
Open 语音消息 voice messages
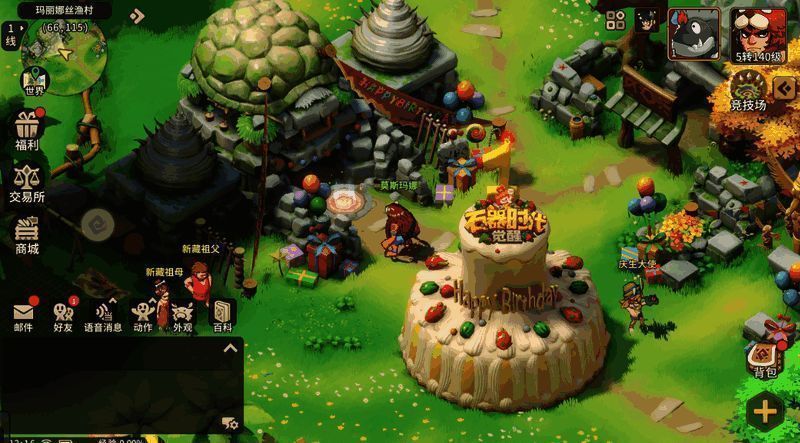tap(102, 315)
